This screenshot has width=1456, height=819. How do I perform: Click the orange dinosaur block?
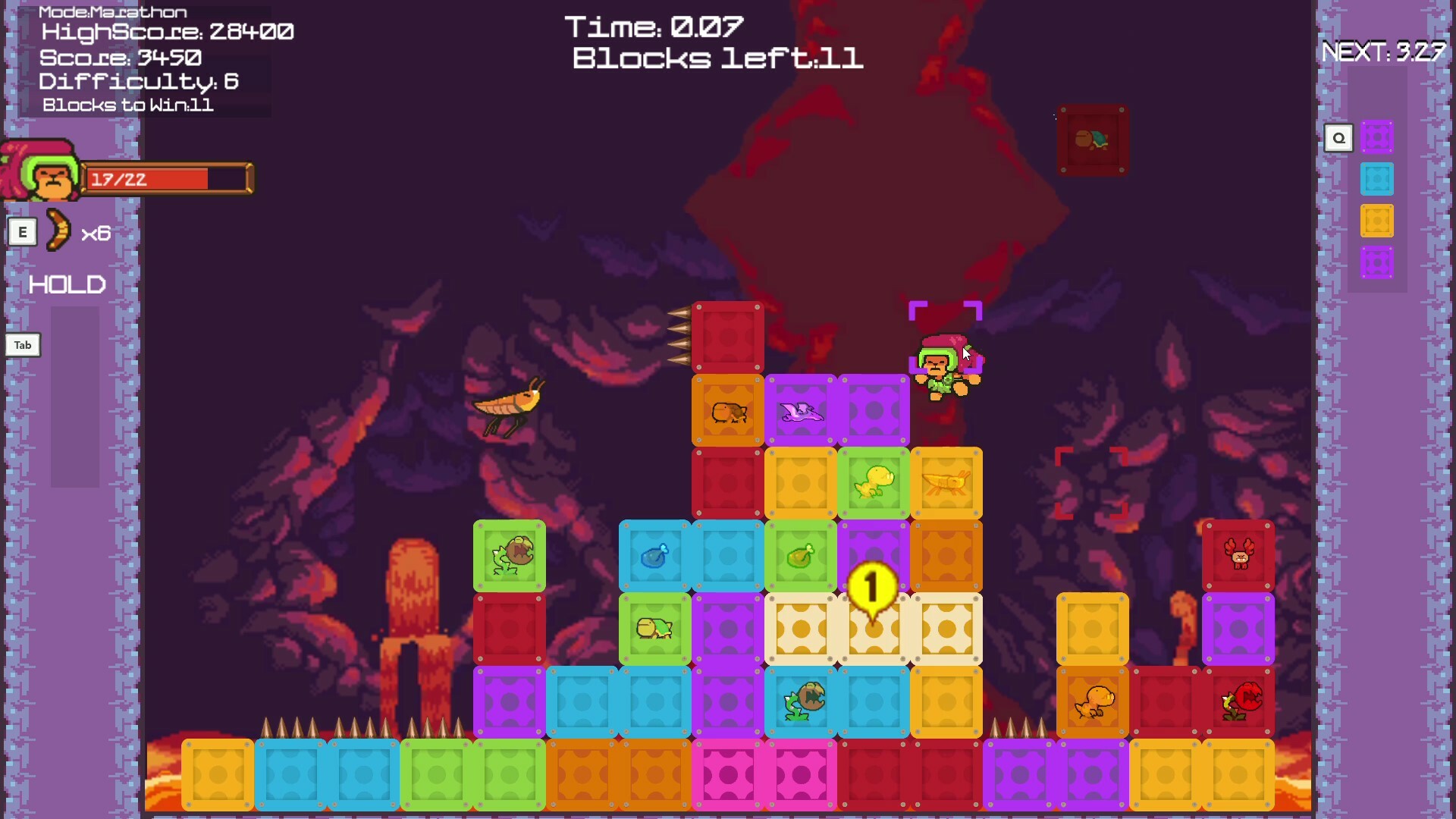tap(1092, 701)
